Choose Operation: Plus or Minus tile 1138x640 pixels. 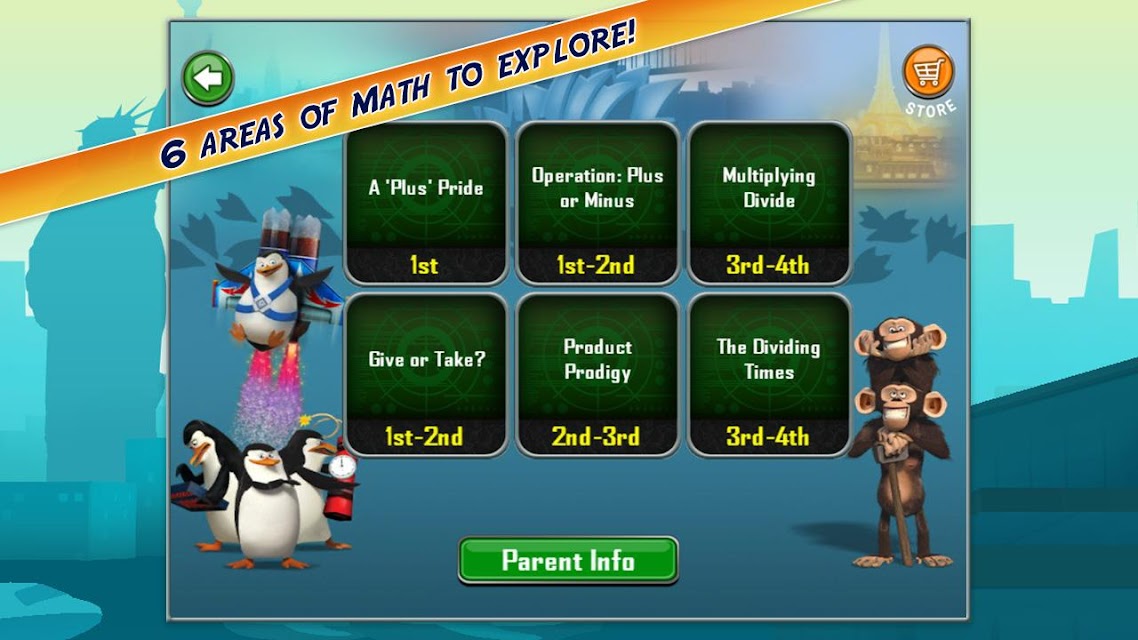point(597,203)
